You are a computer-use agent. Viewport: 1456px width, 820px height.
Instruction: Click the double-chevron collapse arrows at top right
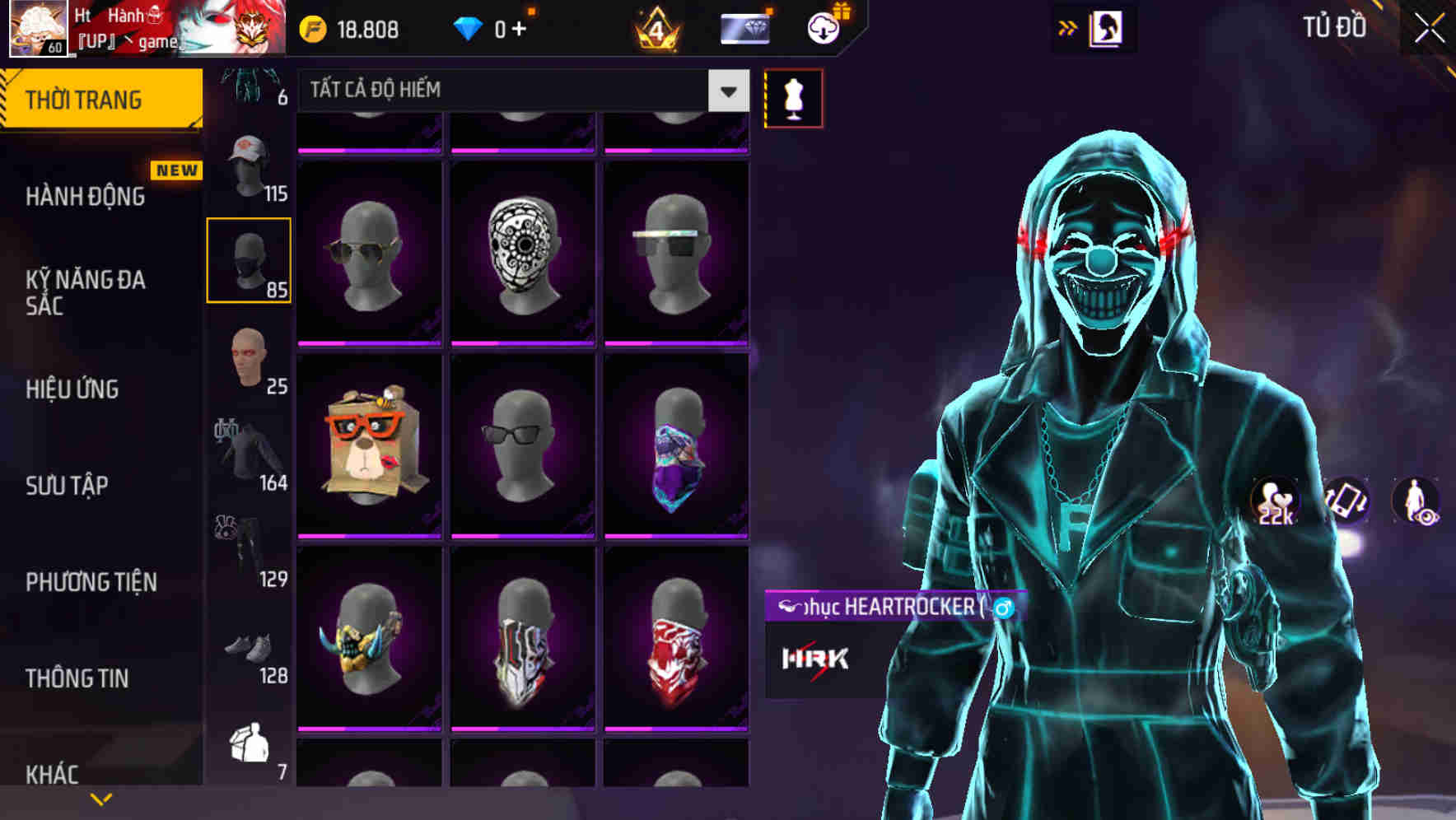coord(1068,27)
